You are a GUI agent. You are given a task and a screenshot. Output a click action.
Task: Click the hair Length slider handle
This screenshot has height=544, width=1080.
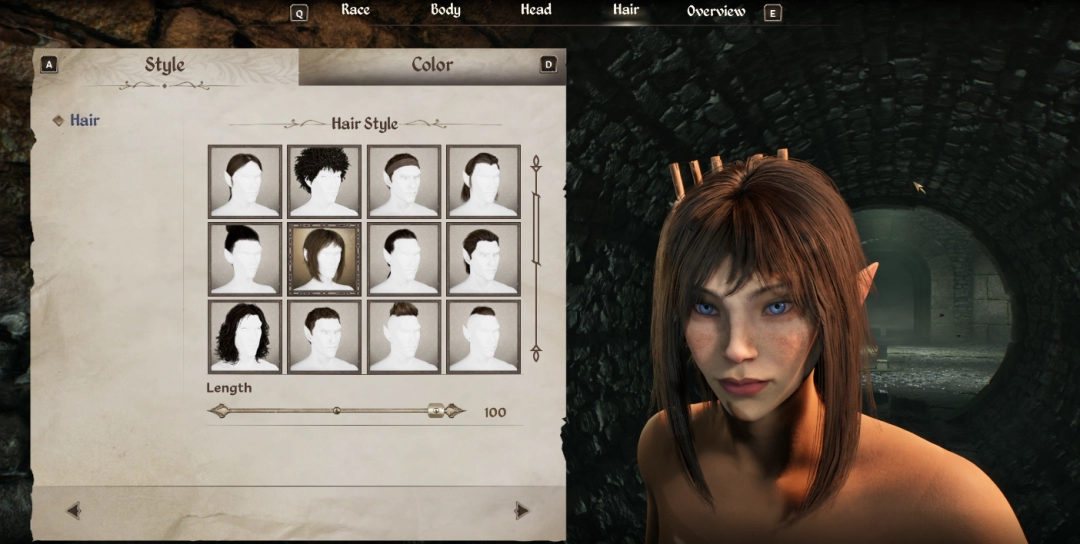[x=436, y=410]
